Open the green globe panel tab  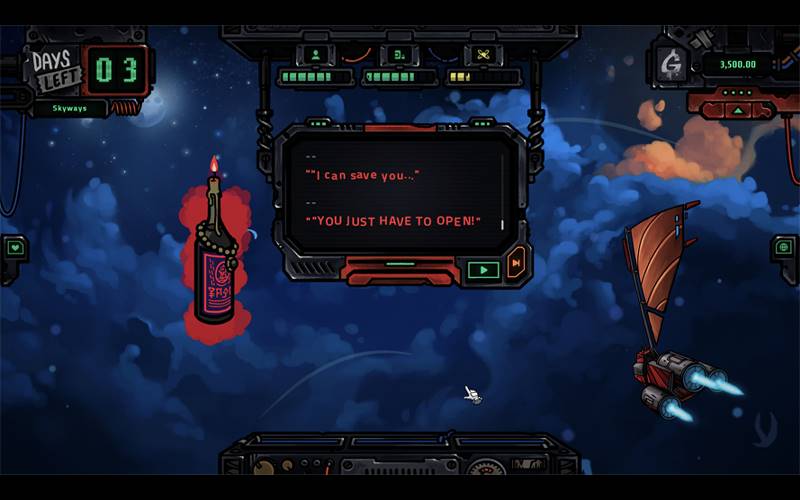tap(786, 246)
